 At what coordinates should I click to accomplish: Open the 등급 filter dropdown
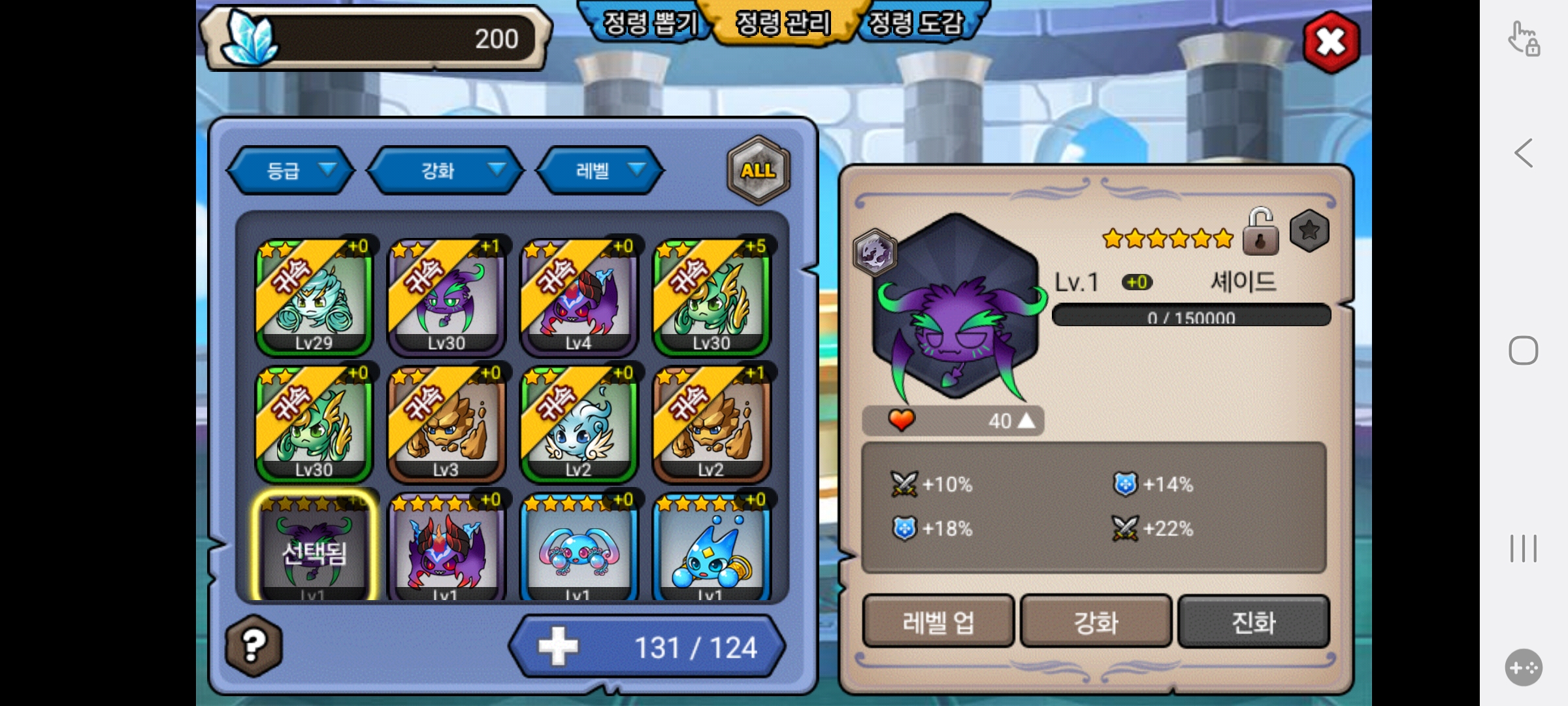[x=291, y=171]
